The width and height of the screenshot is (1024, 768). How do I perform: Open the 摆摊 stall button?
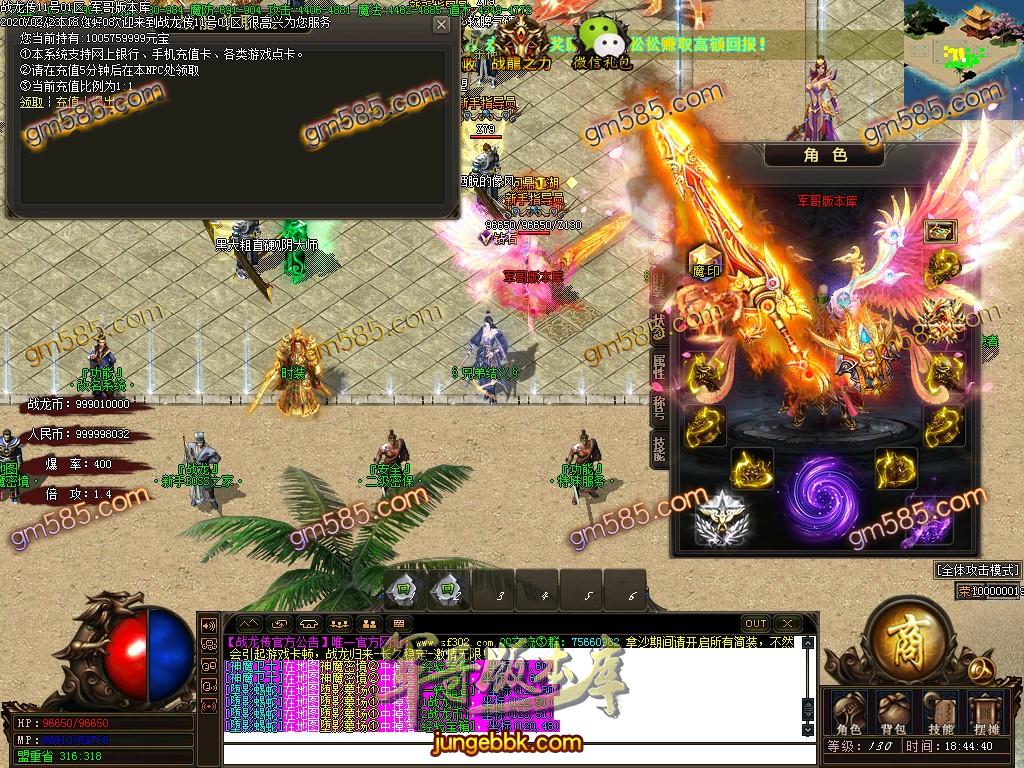tap(987, 713)
